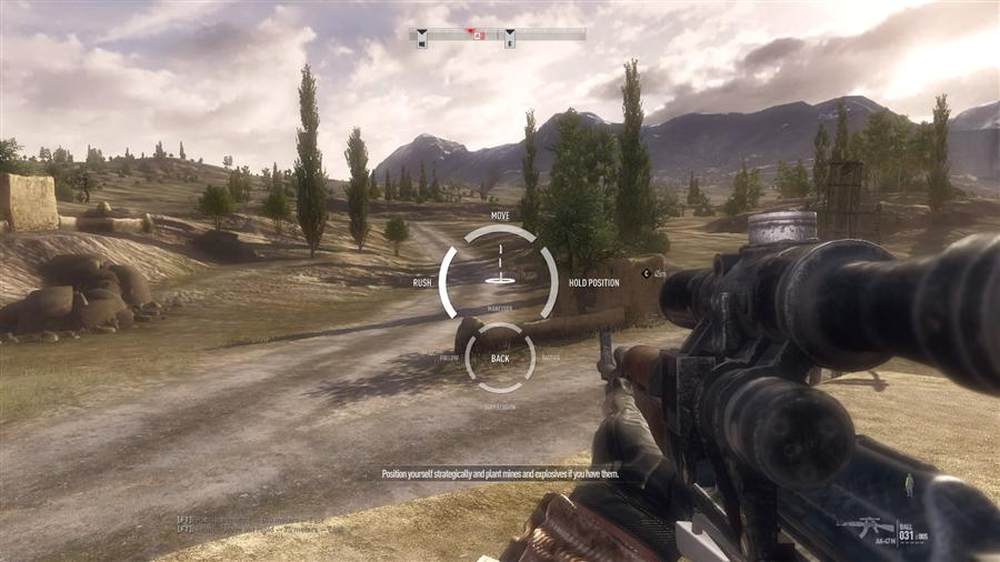Choose the Move command on the radial
Image resolution: width=1000 pixels, height=562 pixels.
pos(500,215)
